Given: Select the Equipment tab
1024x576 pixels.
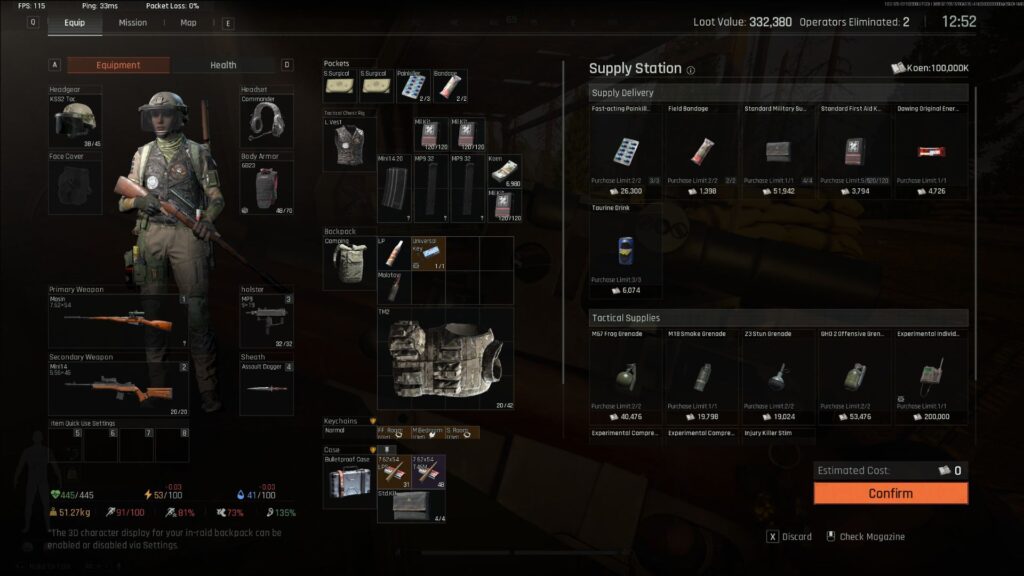Looking at the screenshot, I should point(118,65).
